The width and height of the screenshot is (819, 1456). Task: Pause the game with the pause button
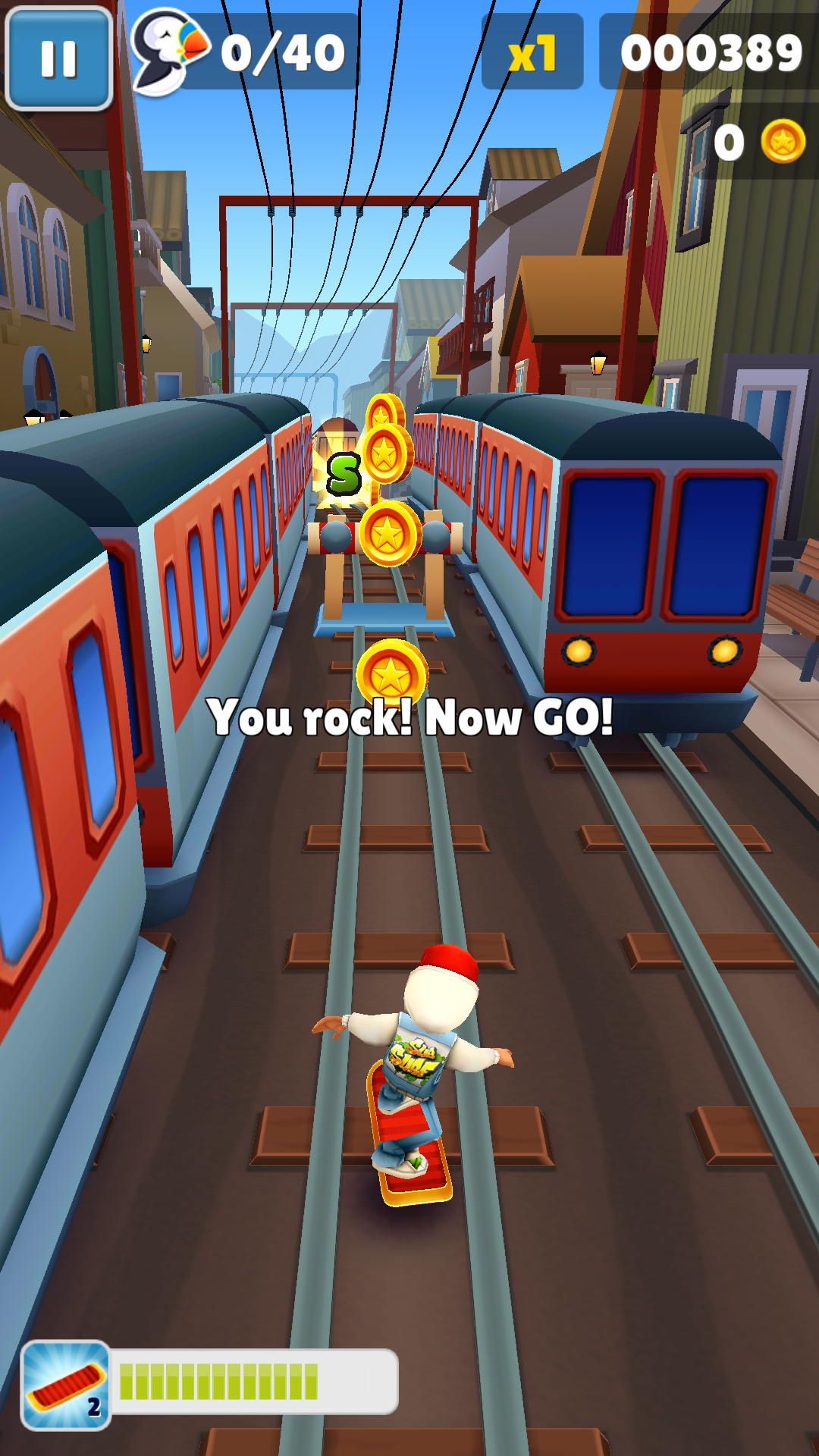pyautogui.click(x=59, y=58)
